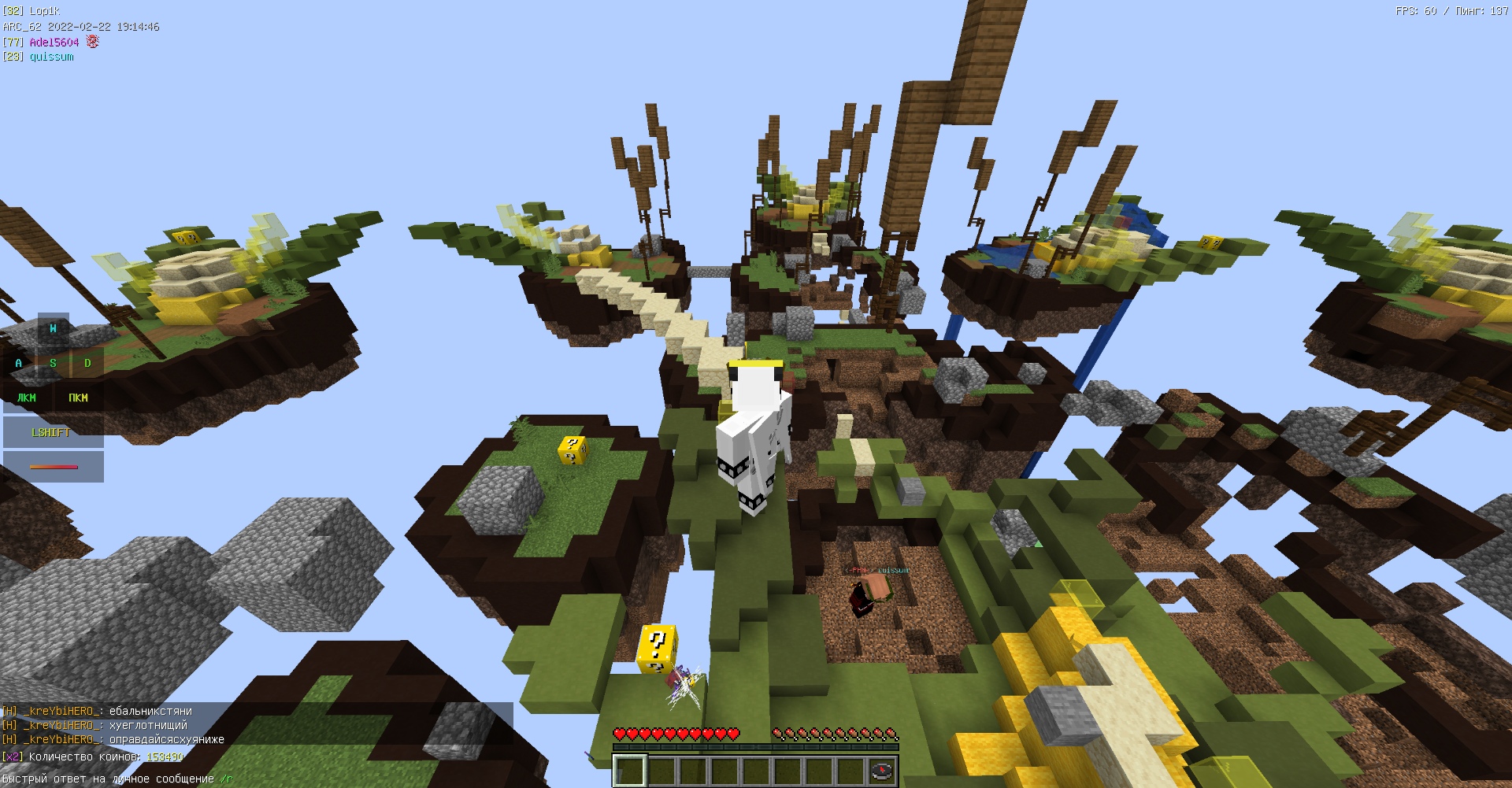Click the coin count chat line
Viewport: 1512px width, 788px height.
coord(93,757)
